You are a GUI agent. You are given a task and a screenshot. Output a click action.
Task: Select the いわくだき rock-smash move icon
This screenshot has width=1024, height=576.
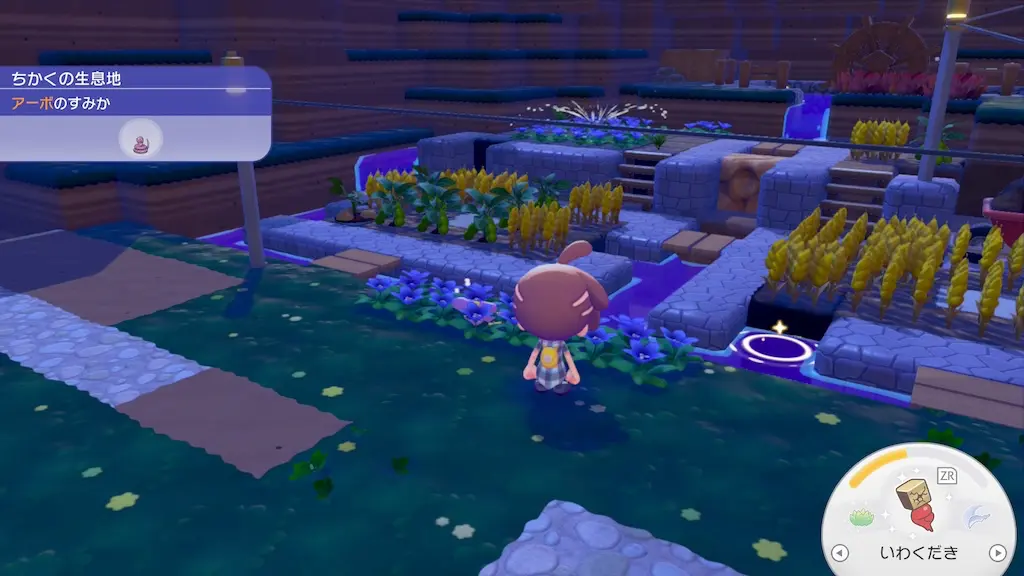[918, 502]
